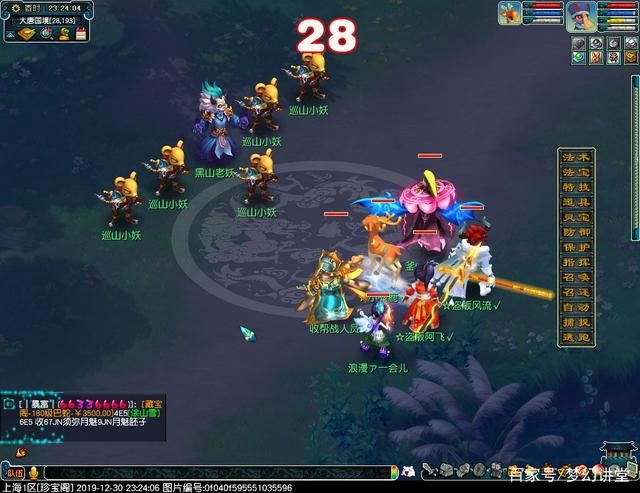The width and height of the screenshot is (640, 493).
Task: Choose the 逃跑 (Flee) command
Action: (x=577, y=339)
